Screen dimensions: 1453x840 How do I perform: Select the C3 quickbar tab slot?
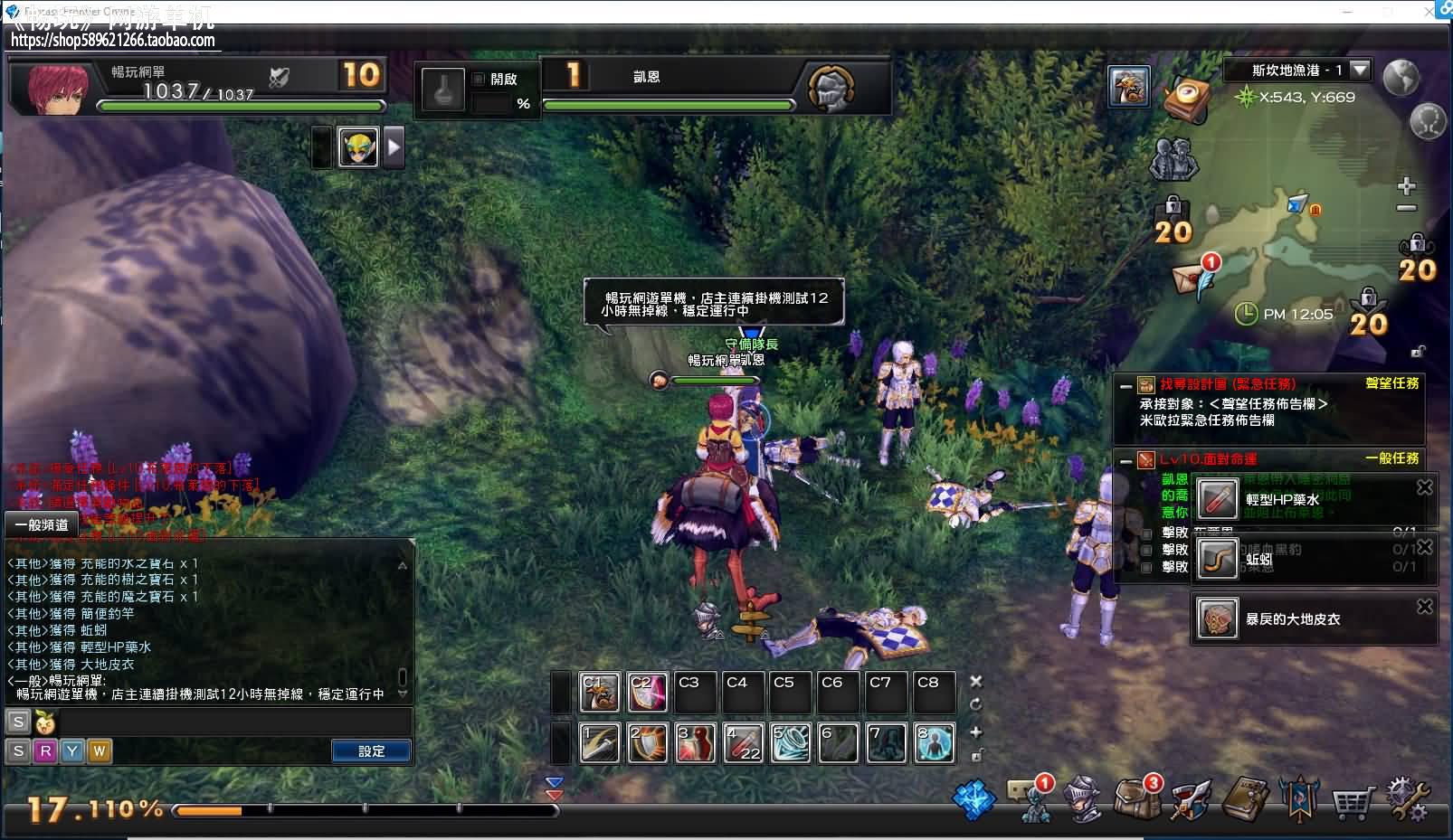tap(694, 691)
